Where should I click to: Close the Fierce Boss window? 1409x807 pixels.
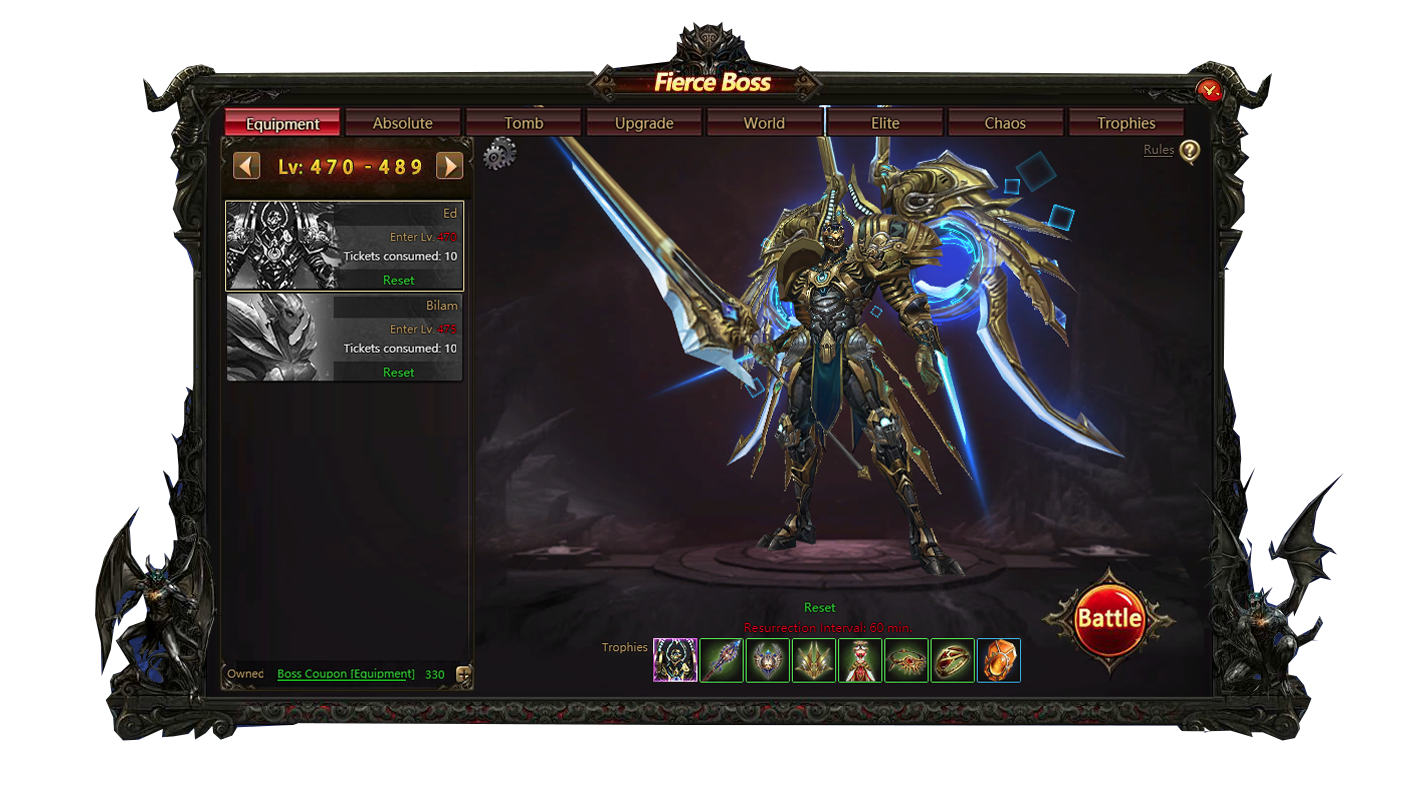(1210, 92)
